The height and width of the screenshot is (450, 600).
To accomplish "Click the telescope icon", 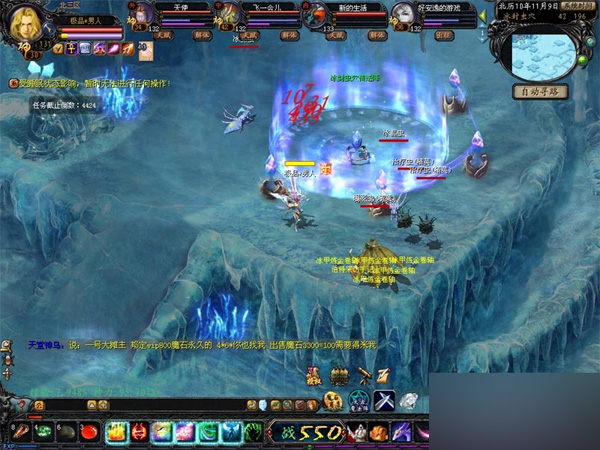I will (364, 375).
